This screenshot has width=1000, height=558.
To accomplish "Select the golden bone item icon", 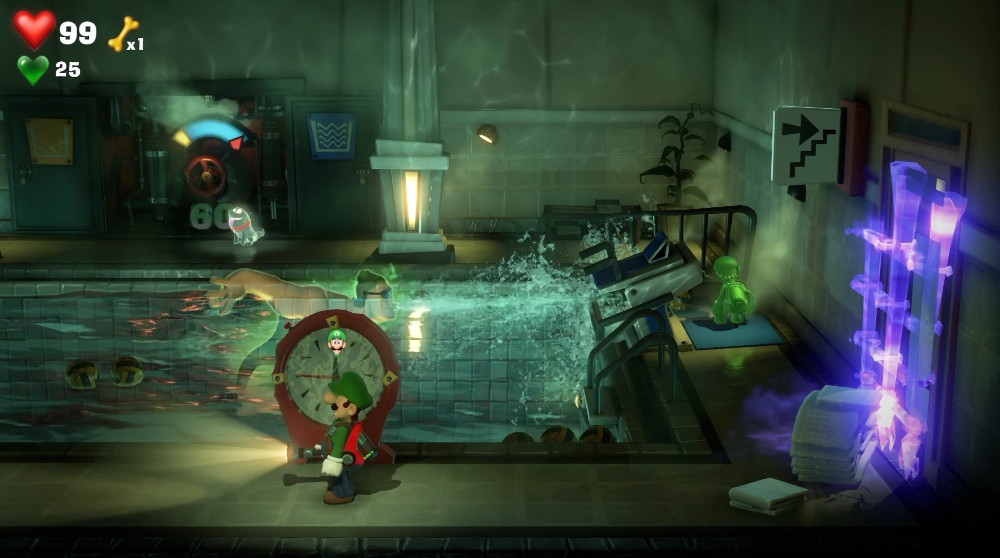I will 123,34.
